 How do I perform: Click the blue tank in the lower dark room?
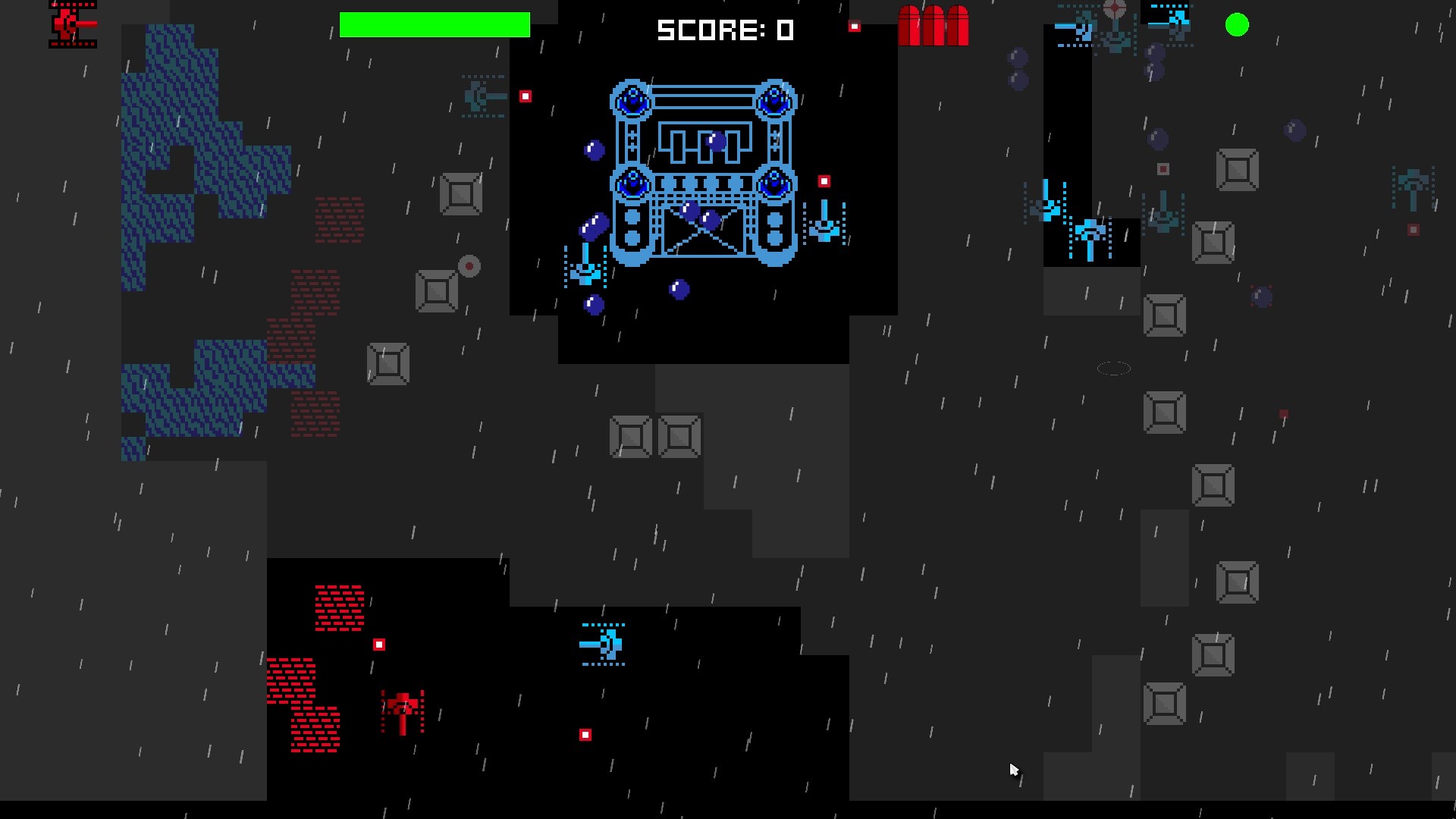point(603,645)
